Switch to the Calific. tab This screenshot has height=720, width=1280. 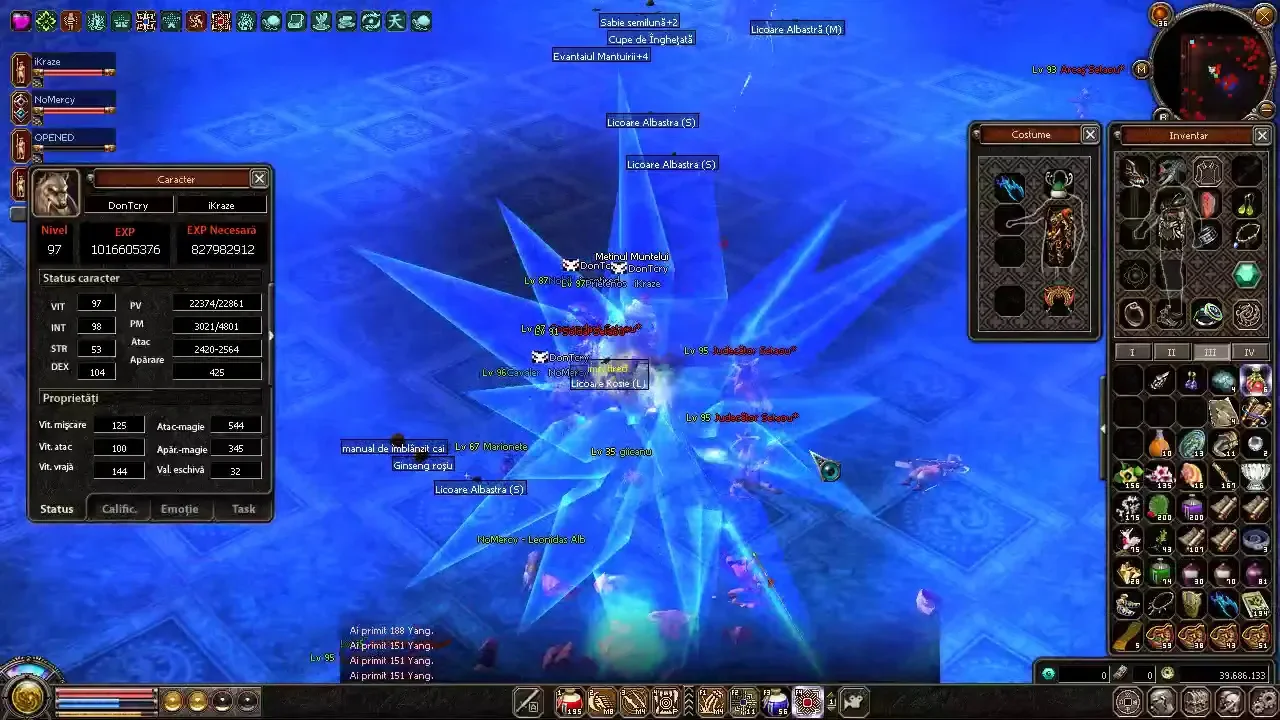[119, 509]
